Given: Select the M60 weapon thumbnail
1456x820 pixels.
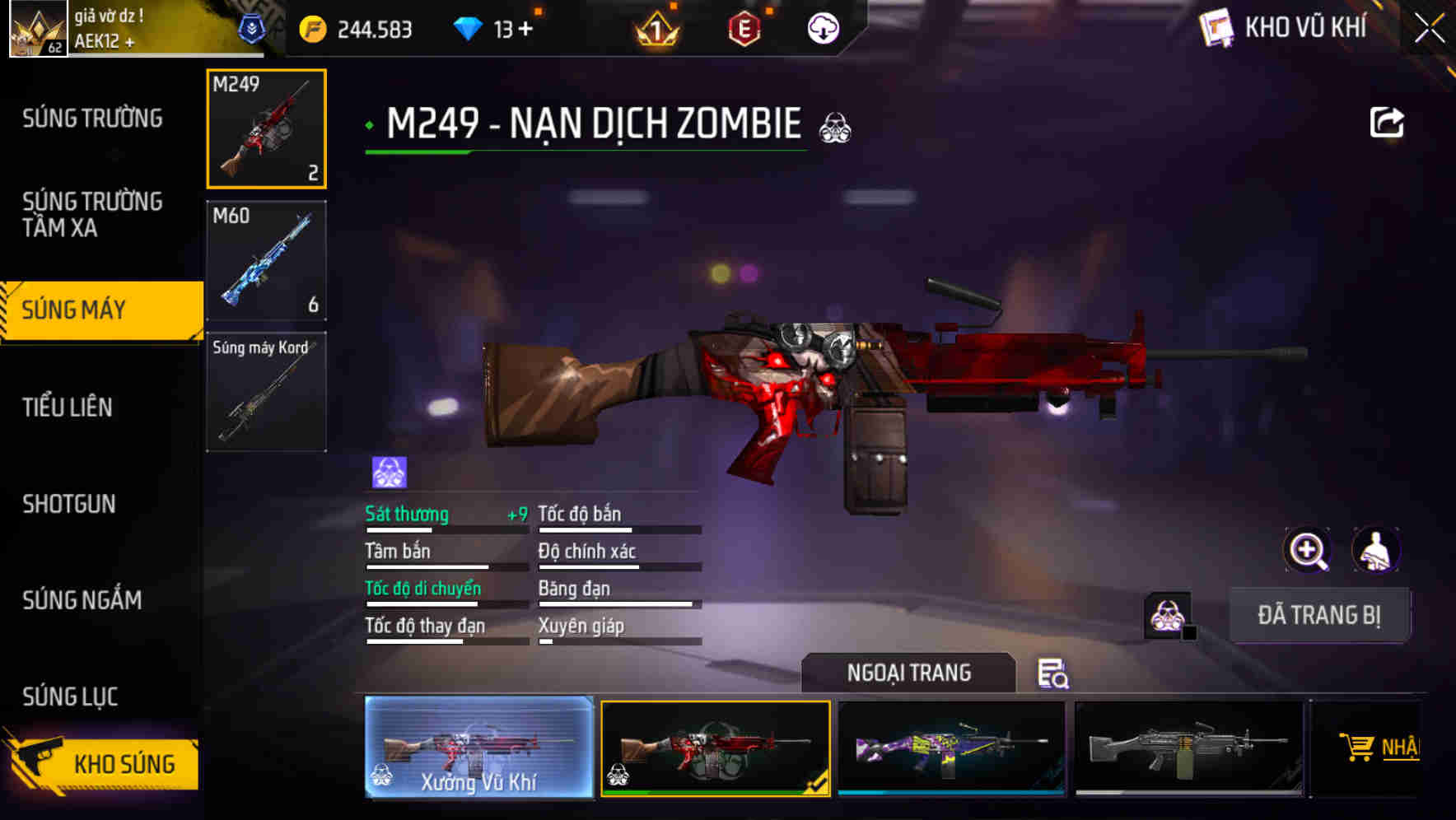Looking at the screenshot, I should click(266, 259).
